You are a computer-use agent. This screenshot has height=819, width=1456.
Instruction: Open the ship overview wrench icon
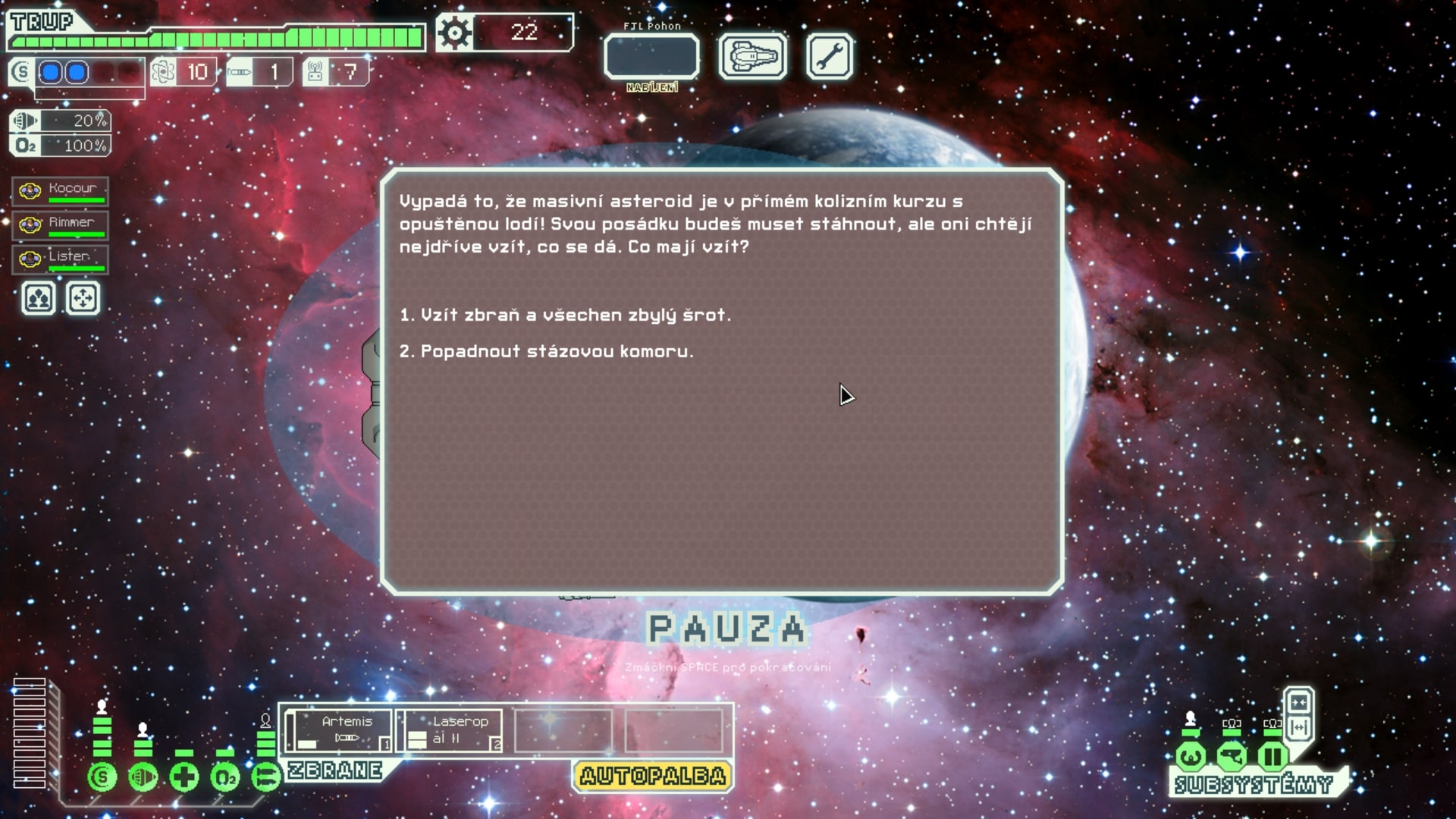[828, 55]
